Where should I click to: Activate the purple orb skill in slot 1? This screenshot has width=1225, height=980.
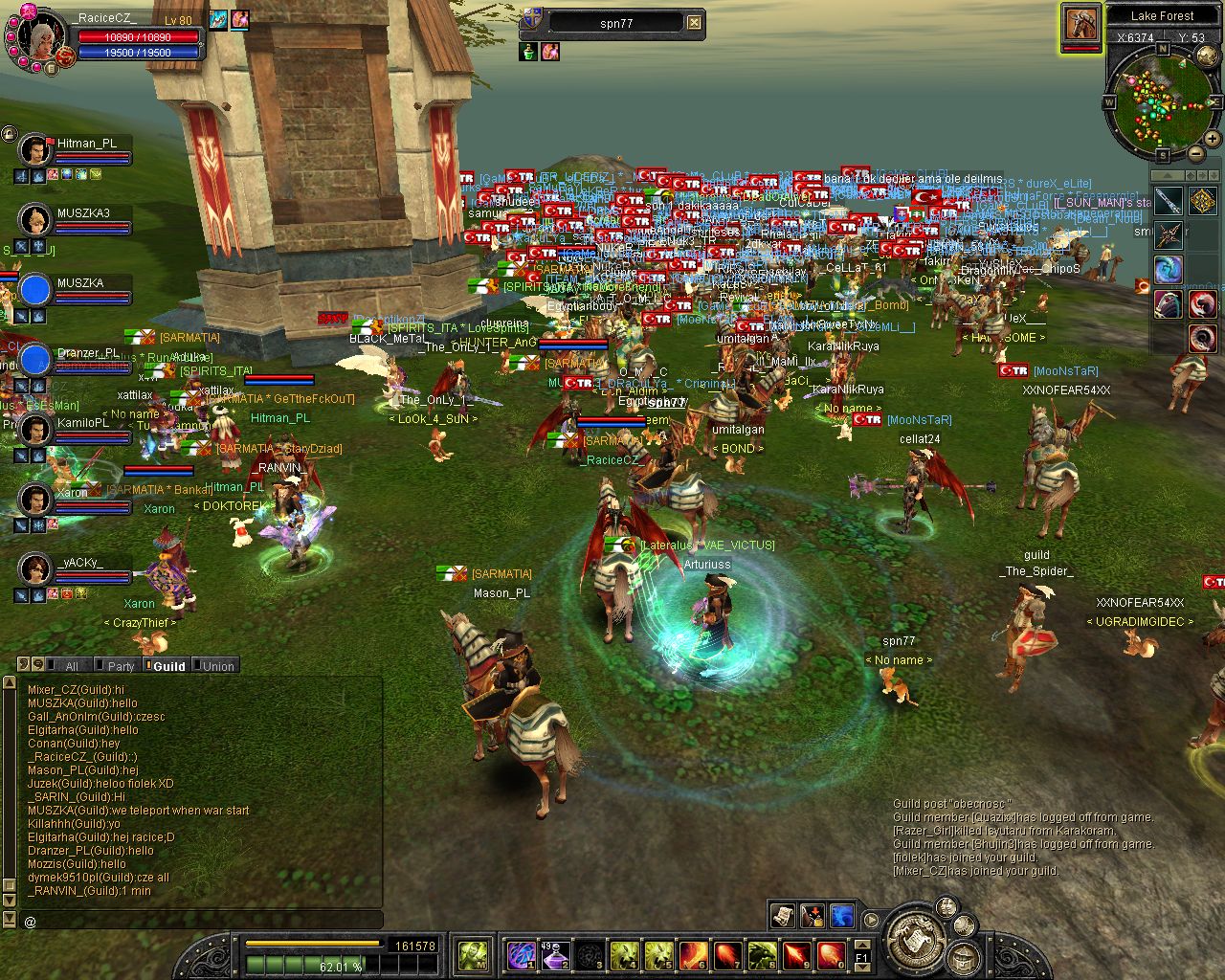tap(521, 954)
